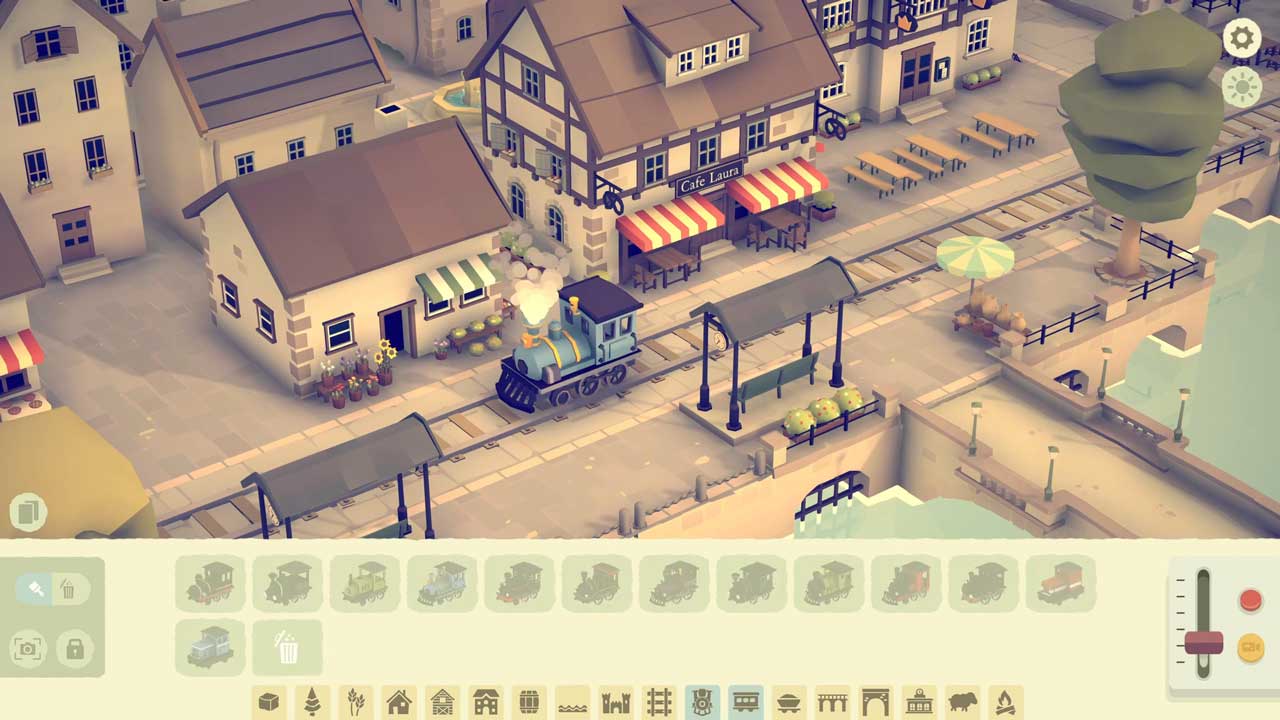Select the train wagon category
Image resolution: width=1280 pixels, height=720 pixels.
(745, 702)
